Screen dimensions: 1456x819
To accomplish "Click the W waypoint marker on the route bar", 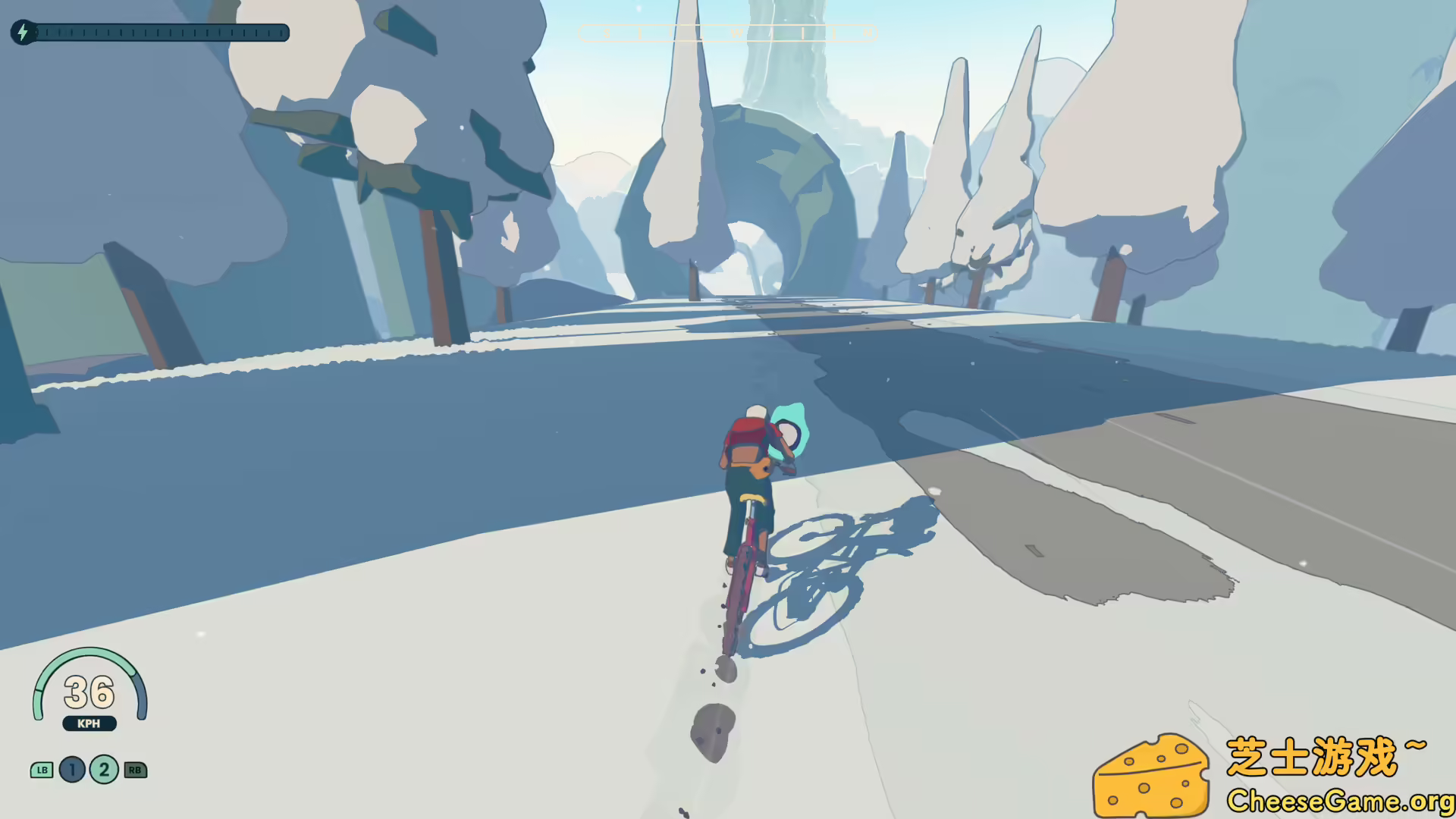I will pyautogui.click(x=736, y=33).
